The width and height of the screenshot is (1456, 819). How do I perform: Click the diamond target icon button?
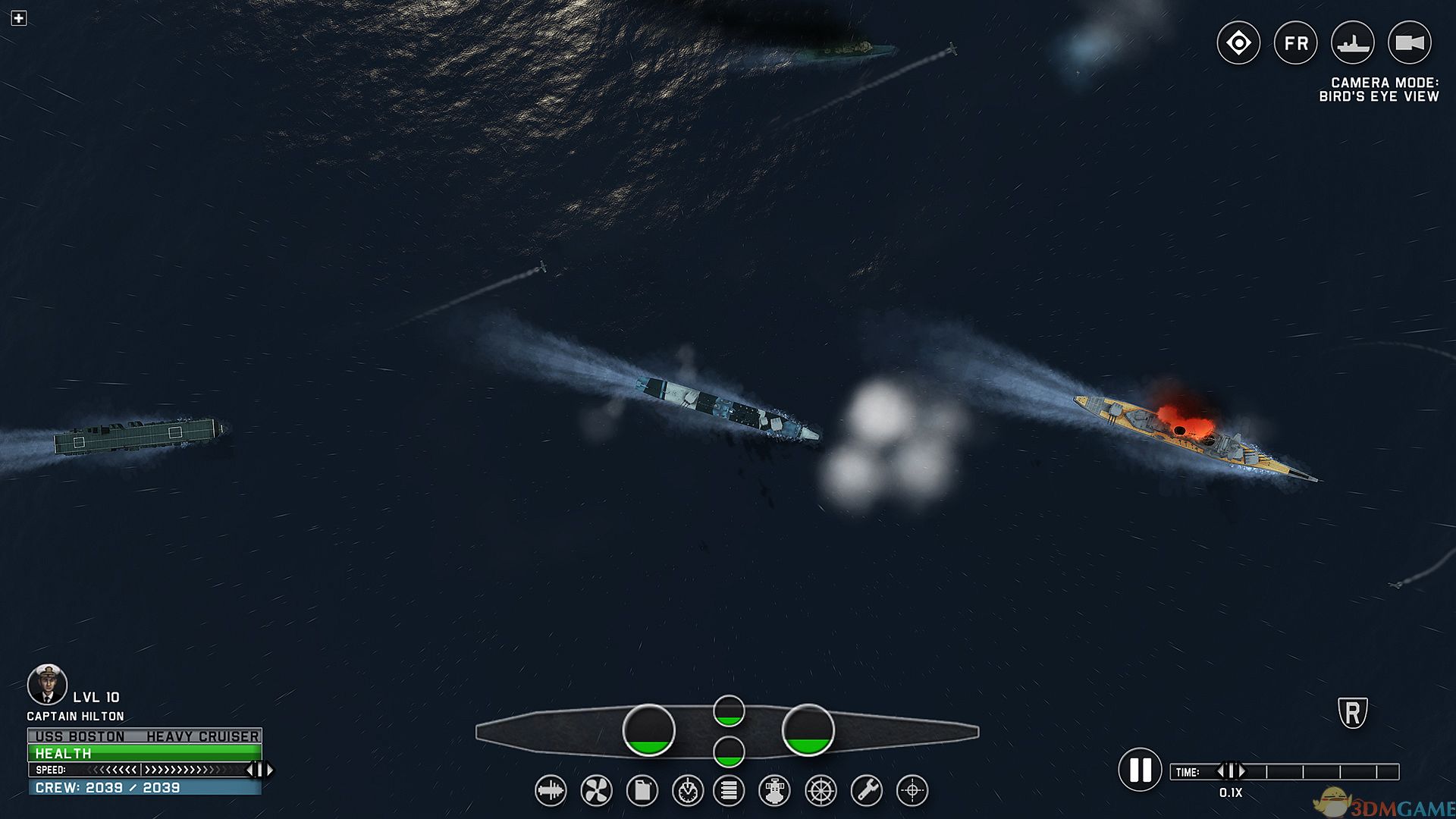pyautogui.click(x=1238, y=43)
